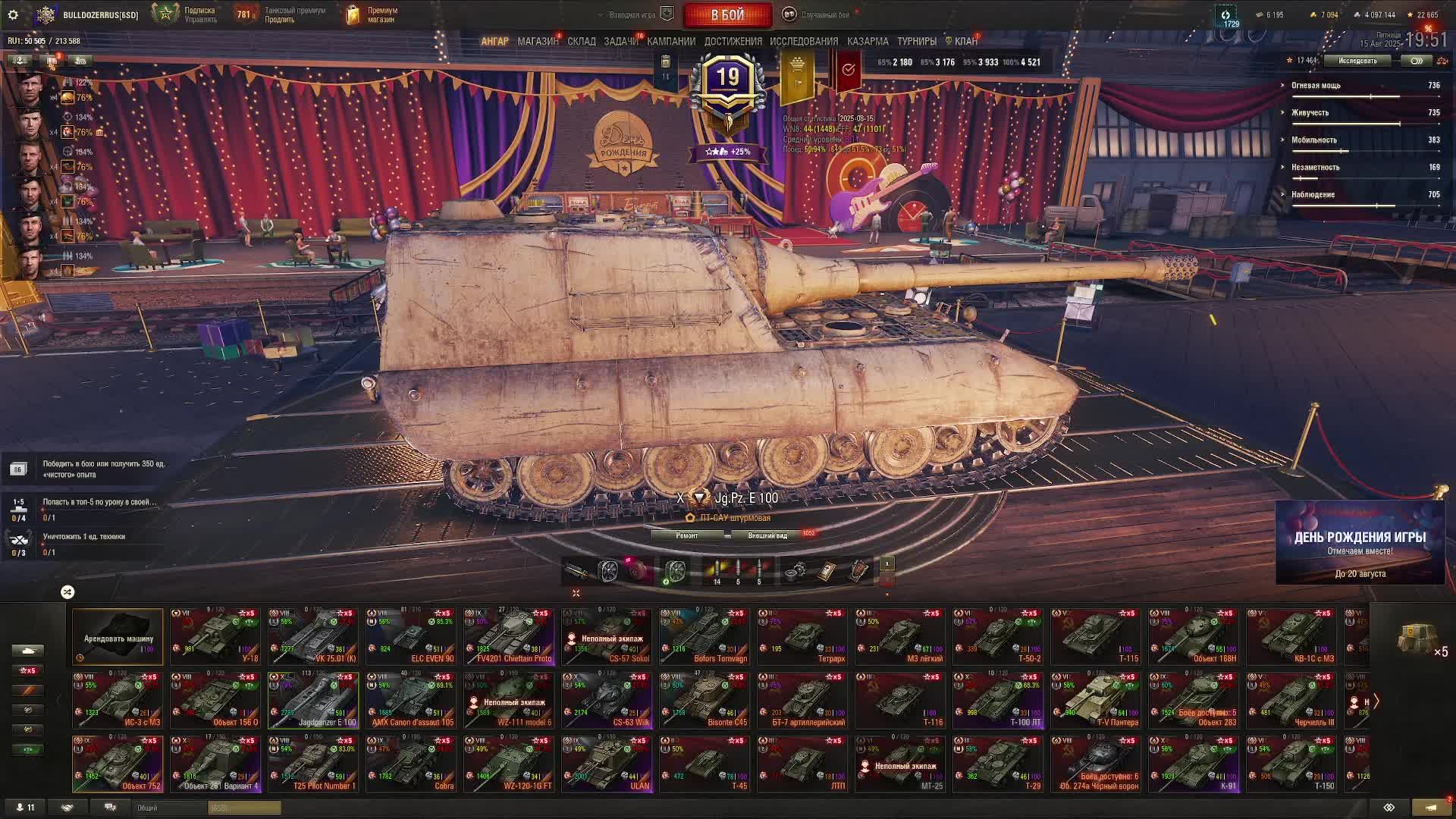1456x819 pixels.
Task: Open the settings gear icon
Action: coord(13,14)
